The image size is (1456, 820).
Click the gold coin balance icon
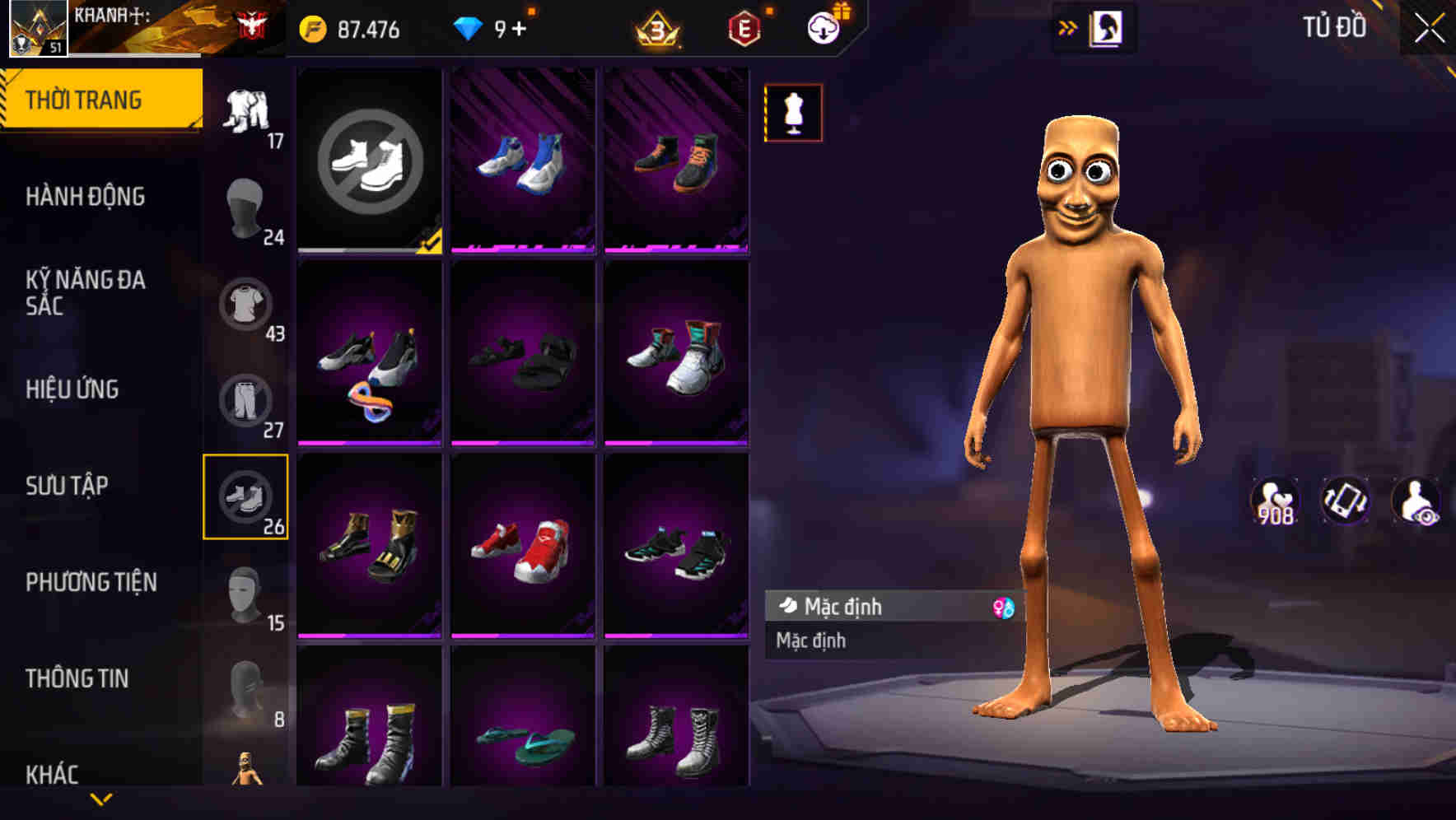coord(311,30)
